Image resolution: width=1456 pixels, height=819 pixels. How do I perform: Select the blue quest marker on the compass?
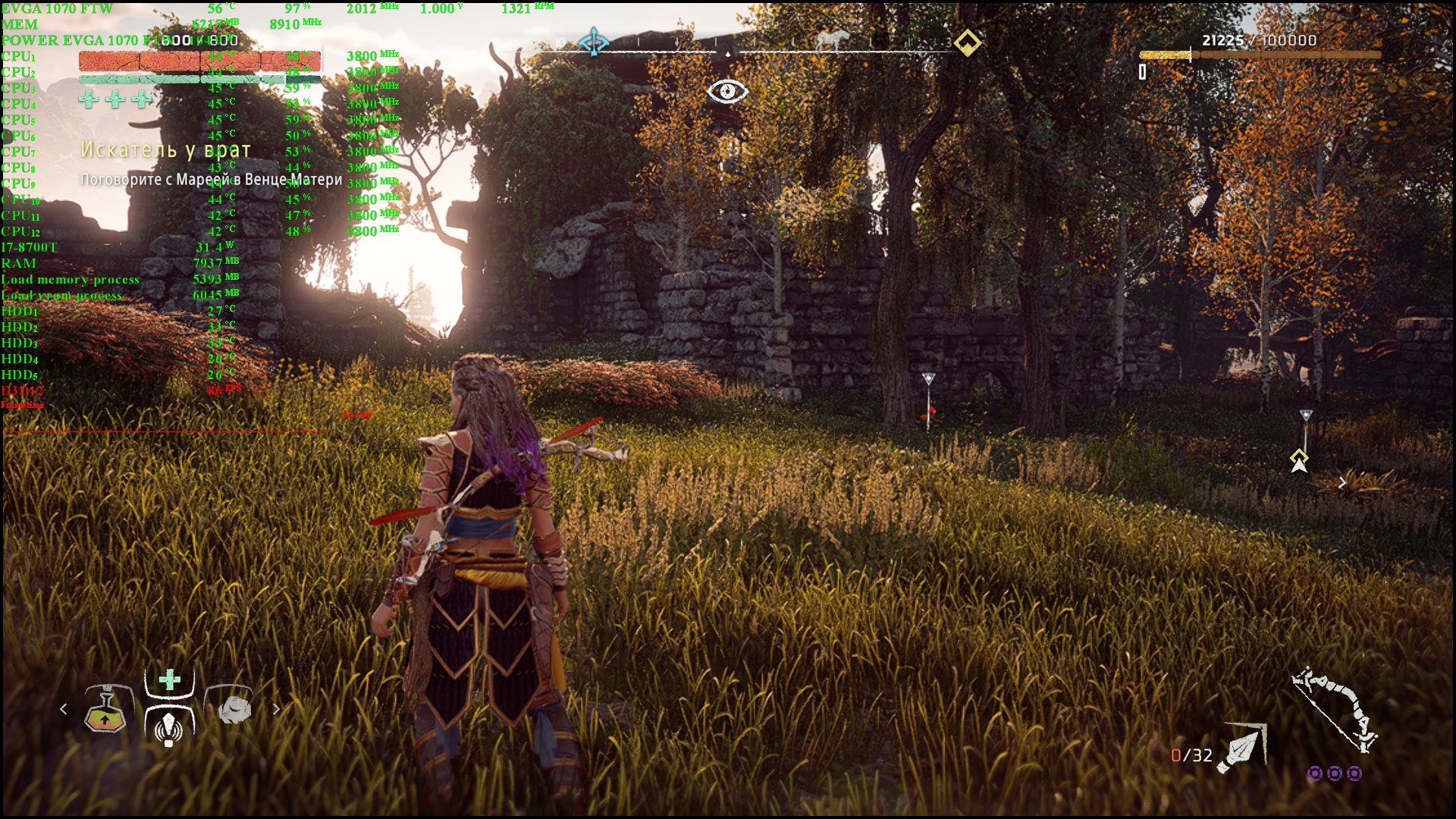(593, 42)
